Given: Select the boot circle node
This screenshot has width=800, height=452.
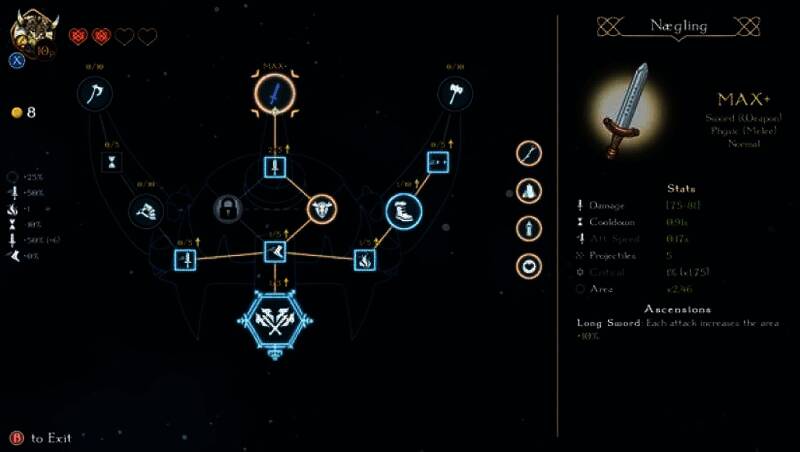Looking at the screenshot, I should point(403,211).
